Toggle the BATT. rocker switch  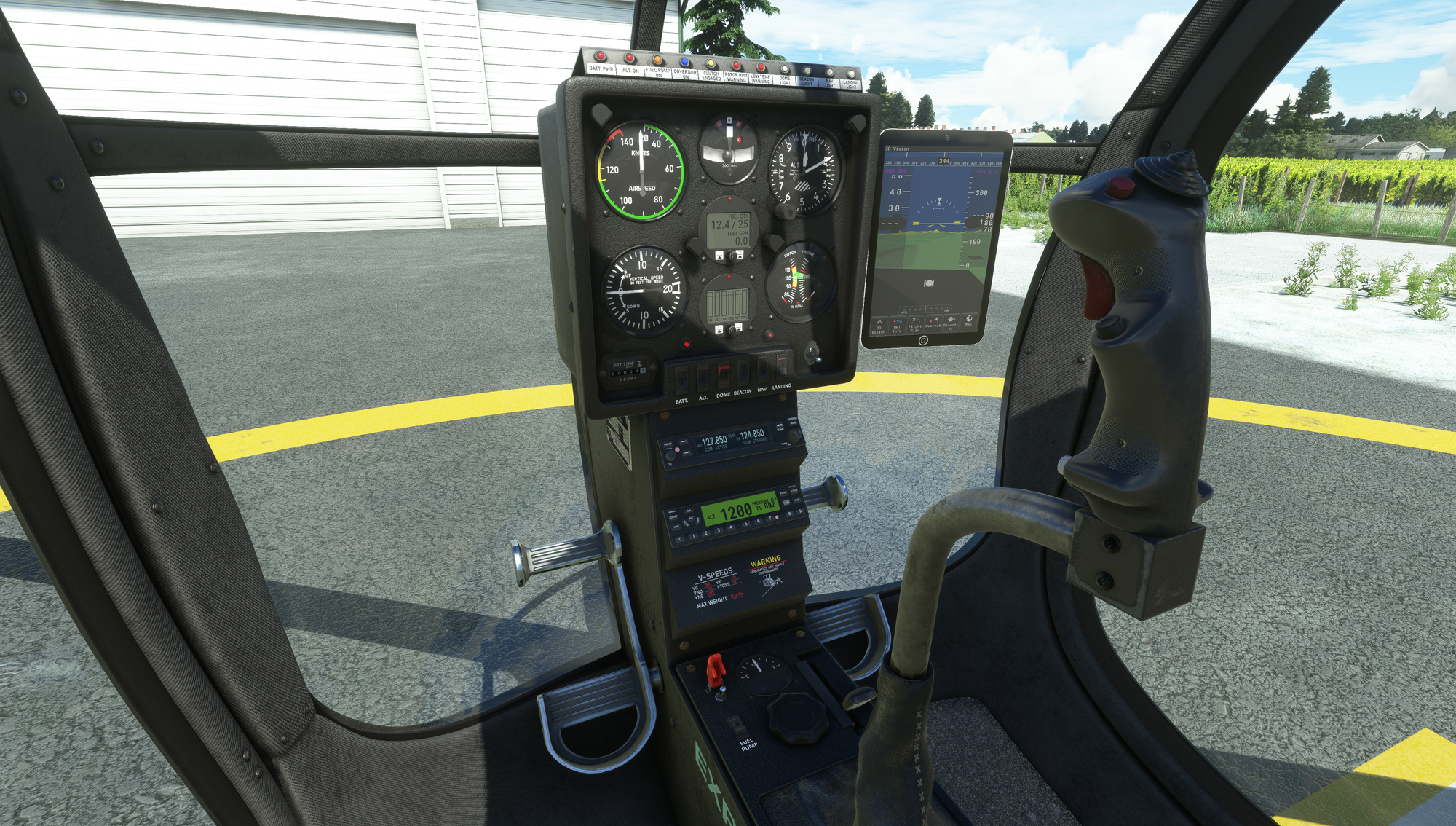click(681, 379)
